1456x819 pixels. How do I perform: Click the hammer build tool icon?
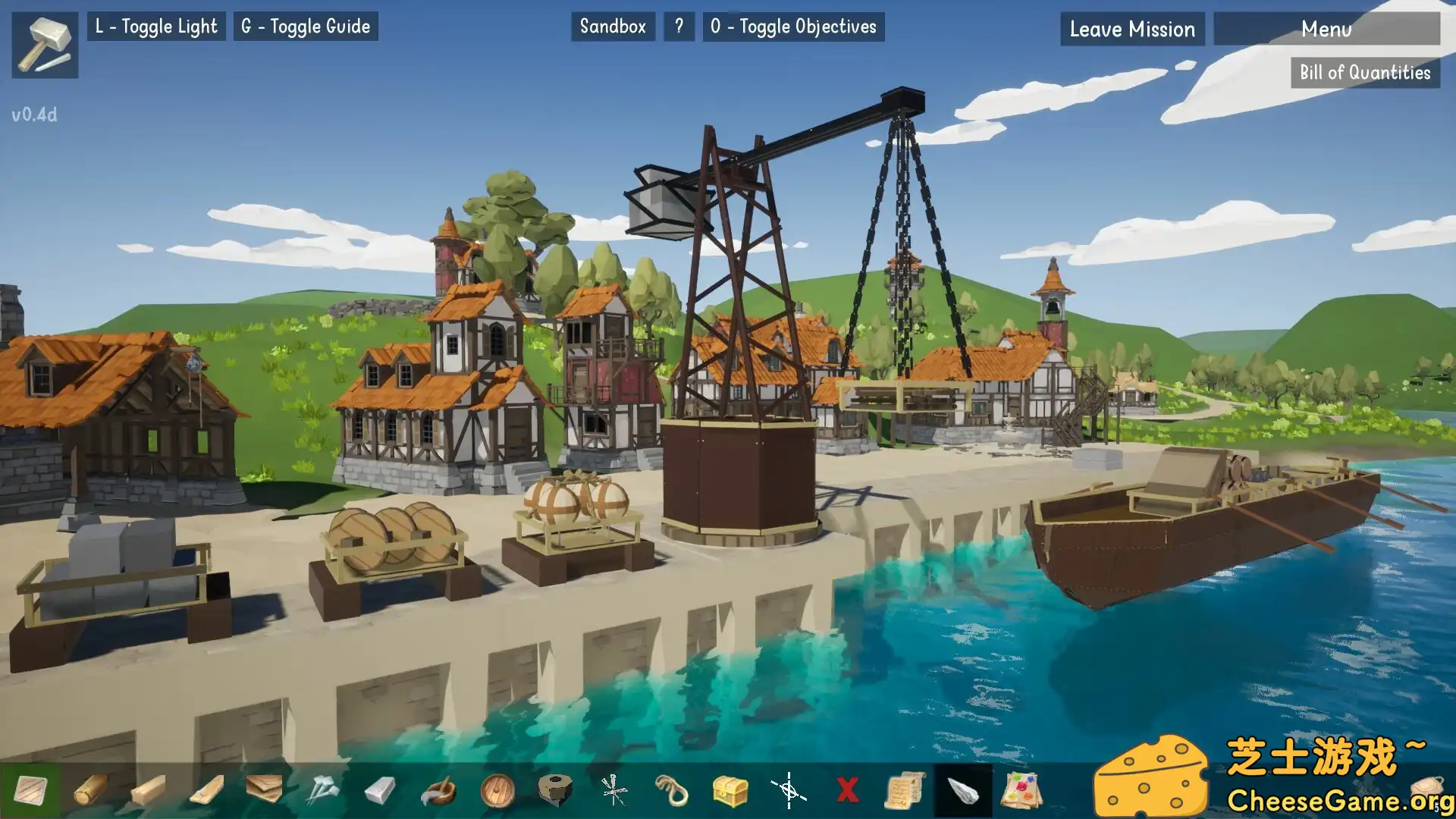point(45,45)
